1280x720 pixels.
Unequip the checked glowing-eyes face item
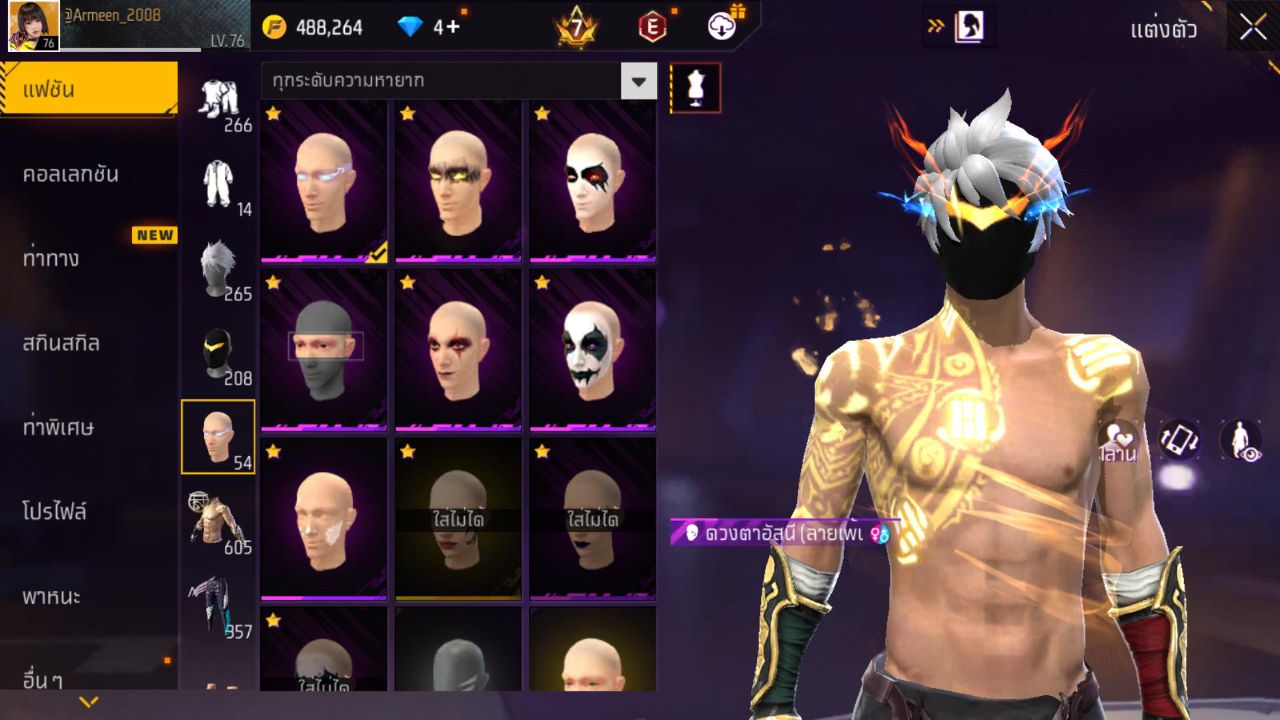pyautogui.click(x=325, y=180)
